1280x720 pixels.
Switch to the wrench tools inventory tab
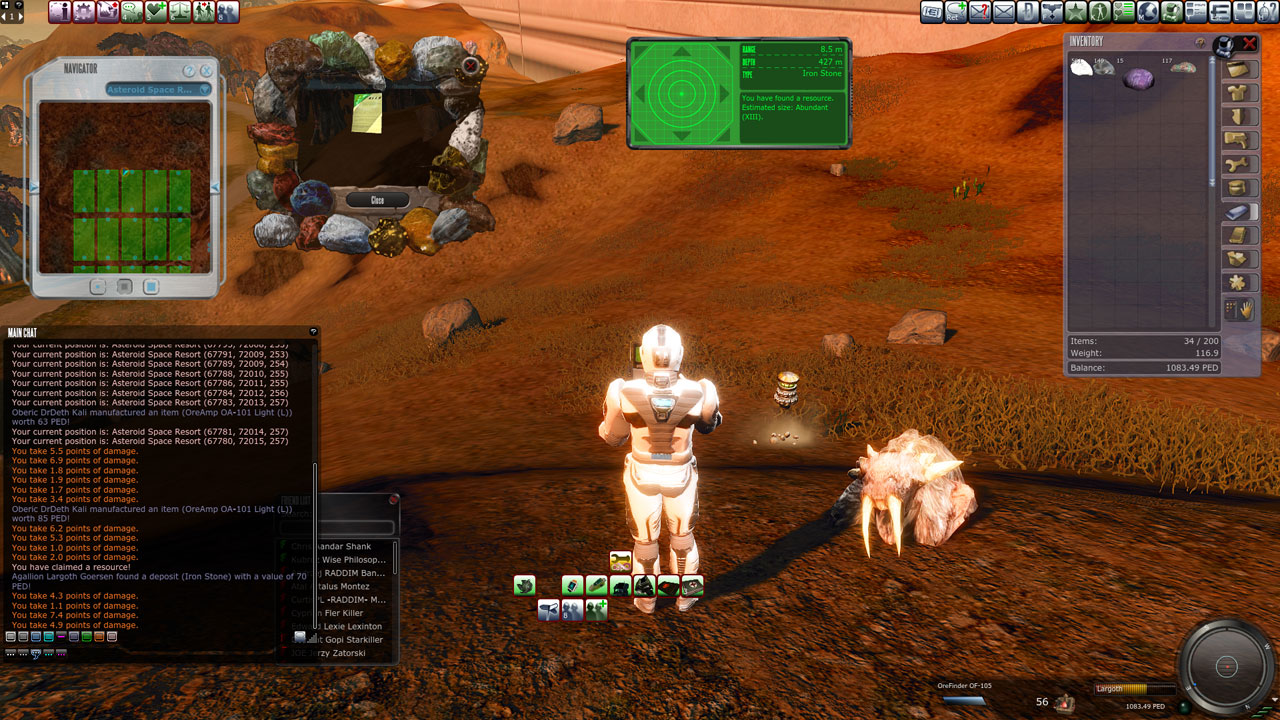(1241, 164)
